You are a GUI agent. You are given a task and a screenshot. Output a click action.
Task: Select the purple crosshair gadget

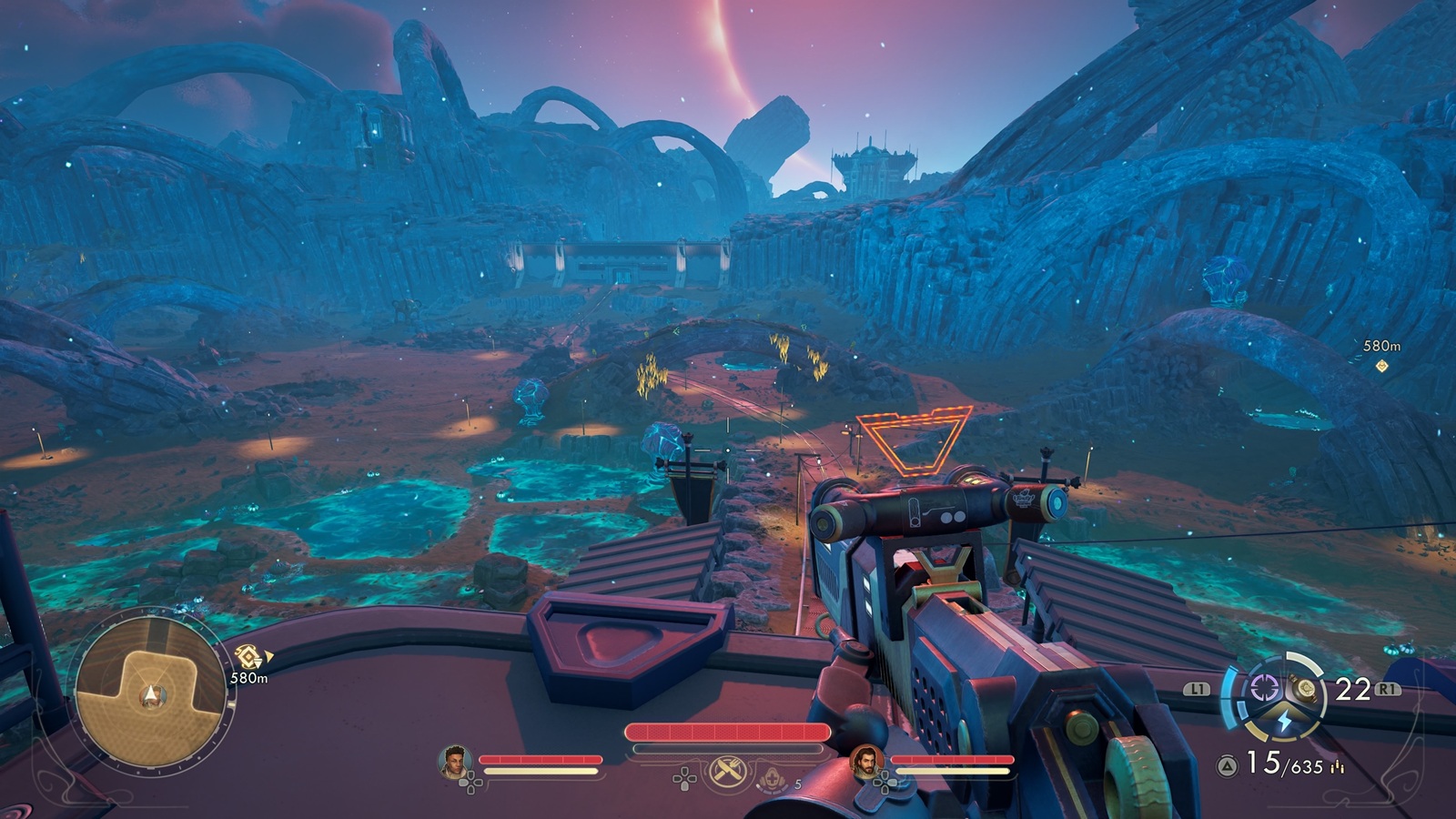pos(1263,689)
